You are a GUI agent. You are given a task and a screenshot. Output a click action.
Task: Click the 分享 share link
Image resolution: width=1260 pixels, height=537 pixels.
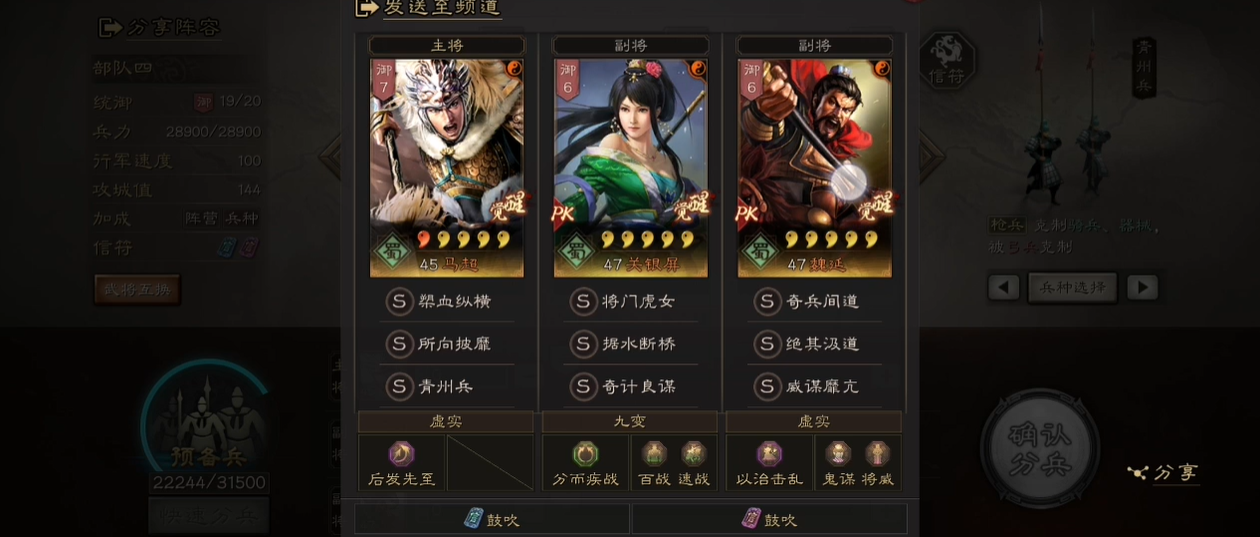point(1163,472)
